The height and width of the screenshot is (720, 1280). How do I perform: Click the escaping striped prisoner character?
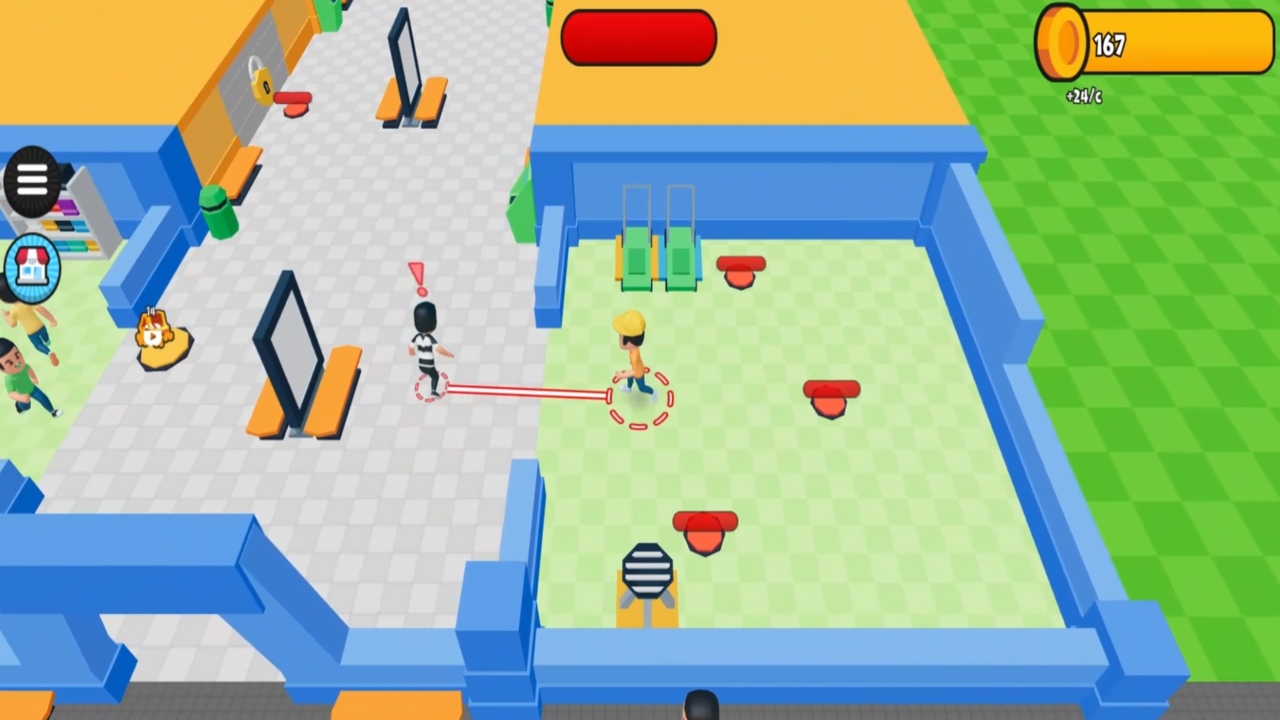tap(424, 345)
